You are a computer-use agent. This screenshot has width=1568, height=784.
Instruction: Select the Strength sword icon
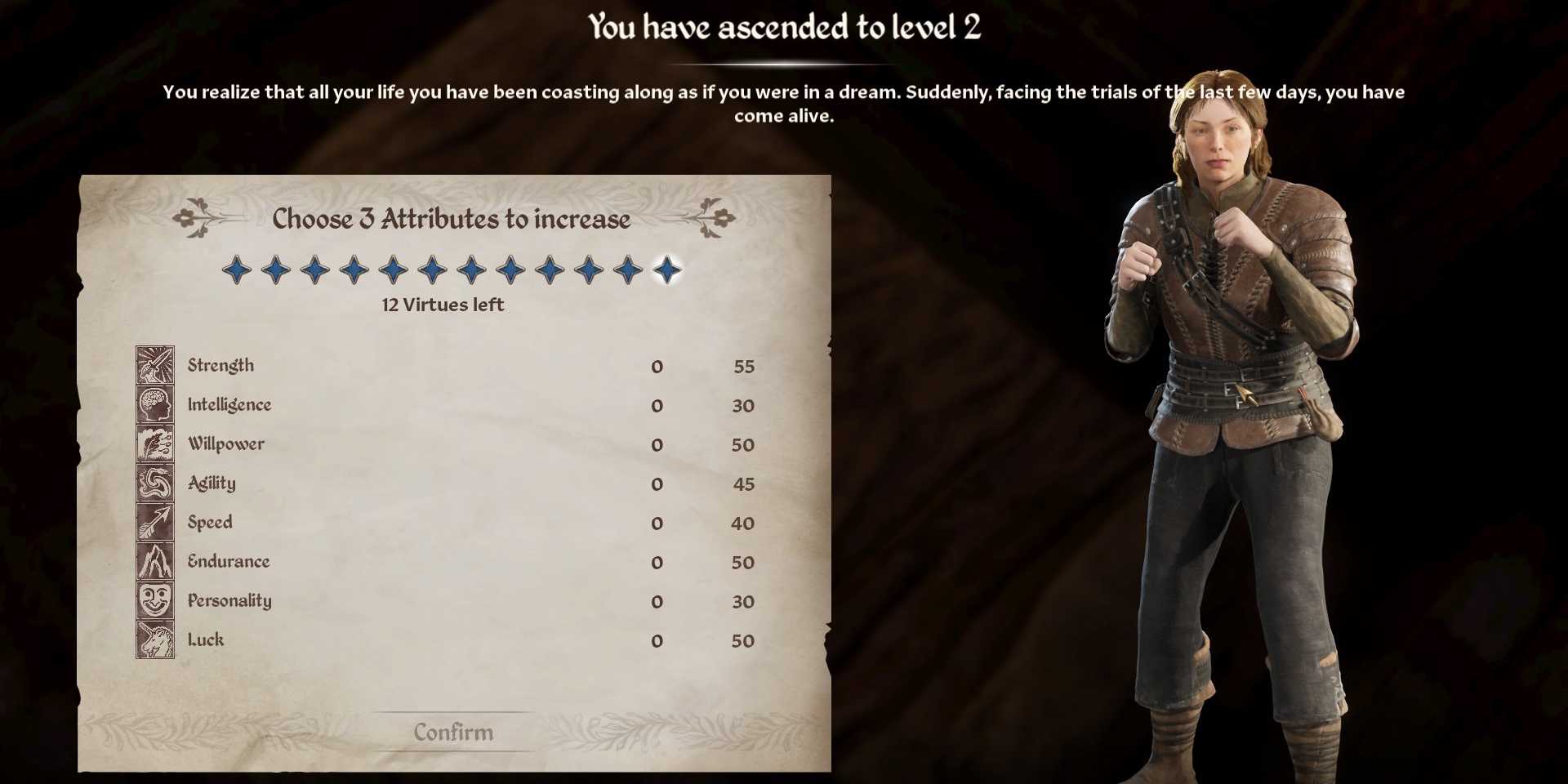pos(155,366)
